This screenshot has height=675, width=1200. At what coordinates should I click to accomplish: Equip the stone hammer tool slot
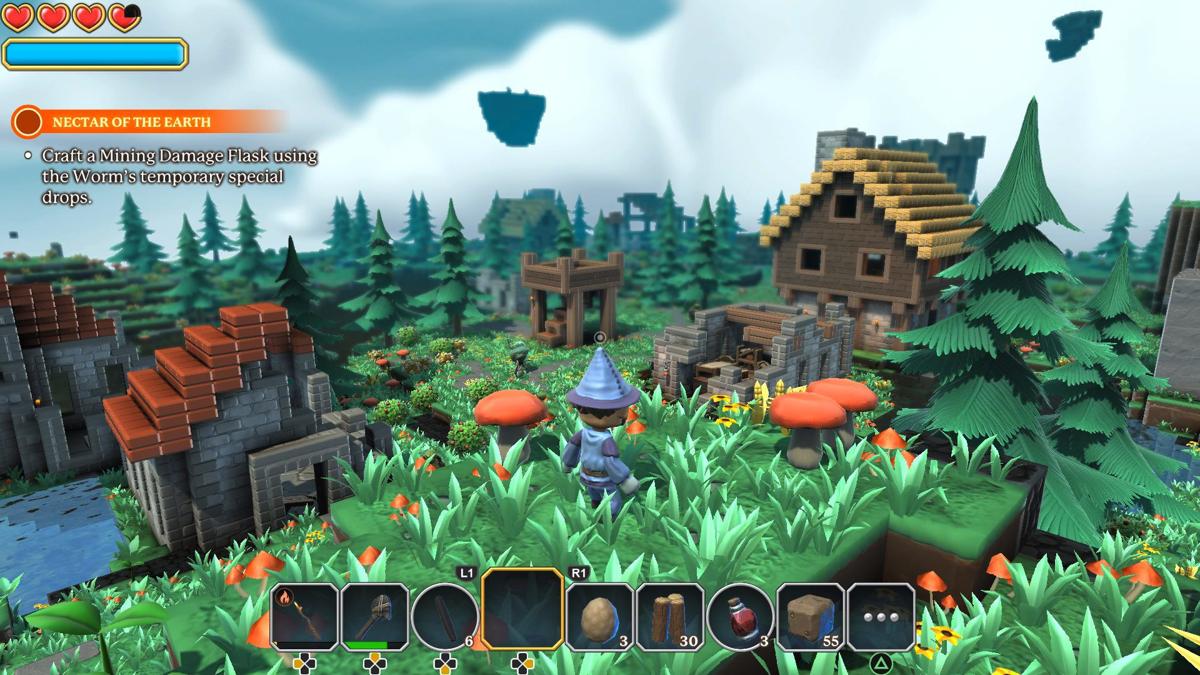coord(375,617)
